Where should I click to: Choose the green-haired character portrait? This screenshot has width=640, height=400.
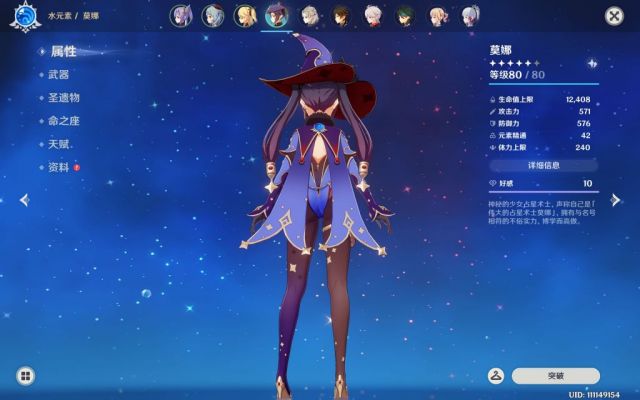tap(404, 15)
